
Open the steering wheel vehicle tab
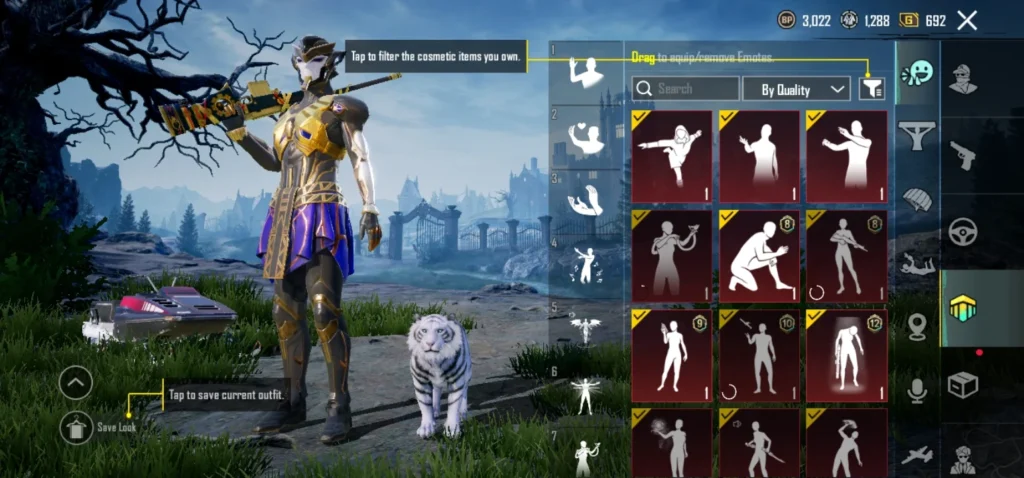[x=963, y=232]
